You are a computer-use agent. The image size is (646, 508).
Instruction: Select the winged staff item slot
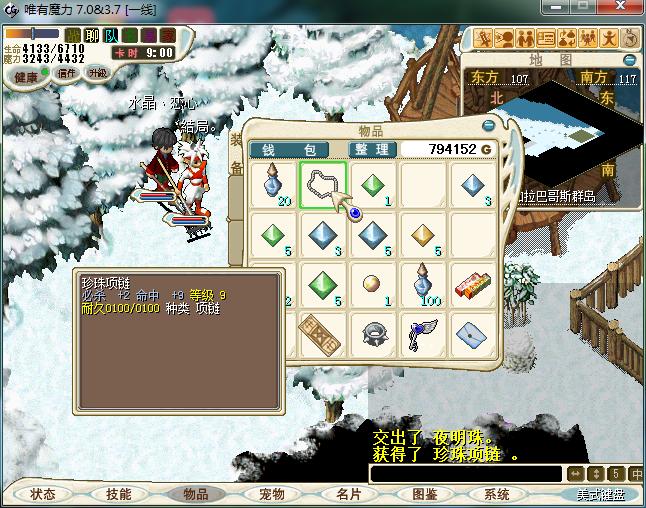[424, 333]
